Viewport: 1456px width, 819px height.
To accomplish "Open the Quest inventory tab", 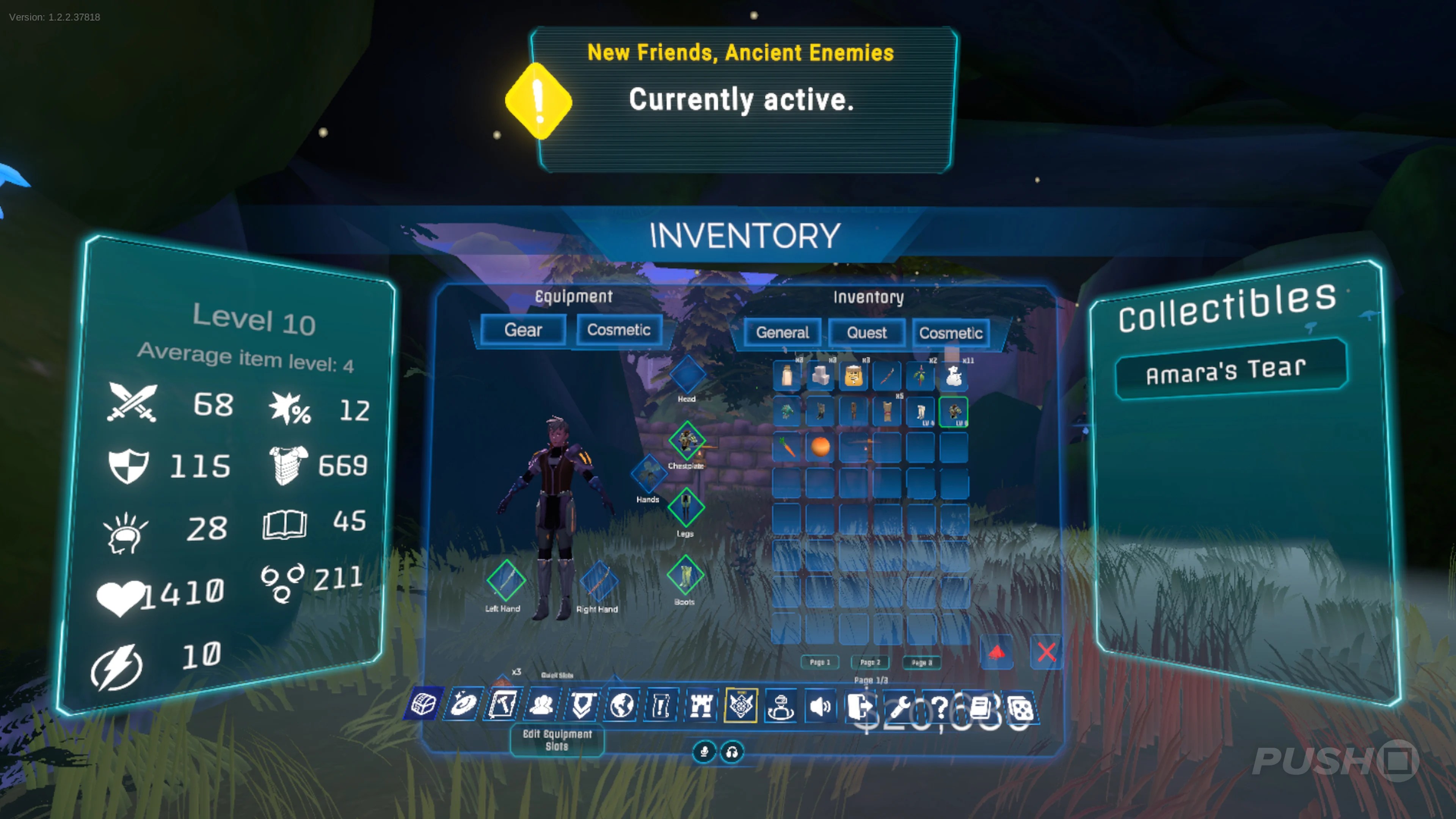I will click(x=866, y=333).
